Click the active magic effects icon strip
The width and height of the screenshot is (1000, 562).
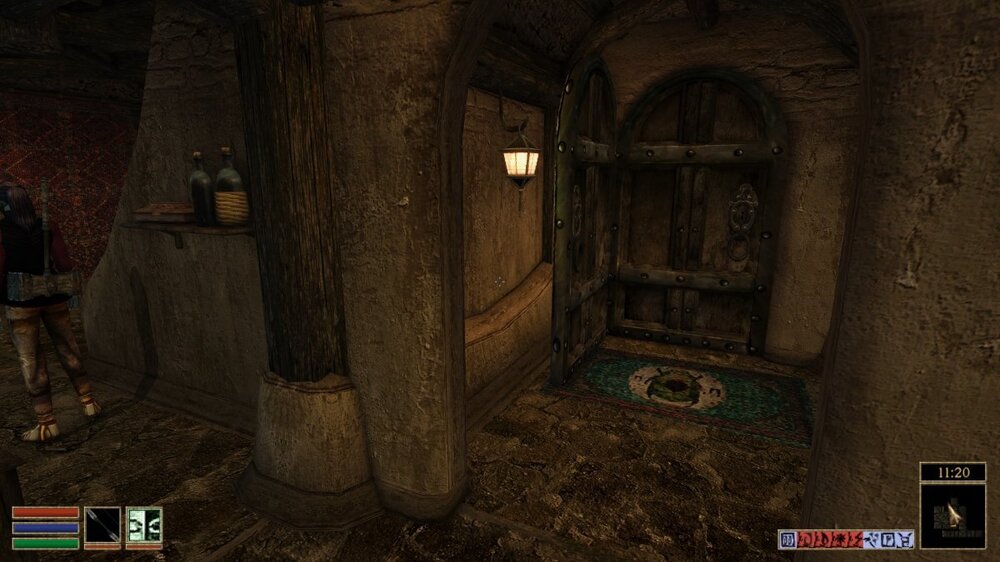(x=846, y=539)
